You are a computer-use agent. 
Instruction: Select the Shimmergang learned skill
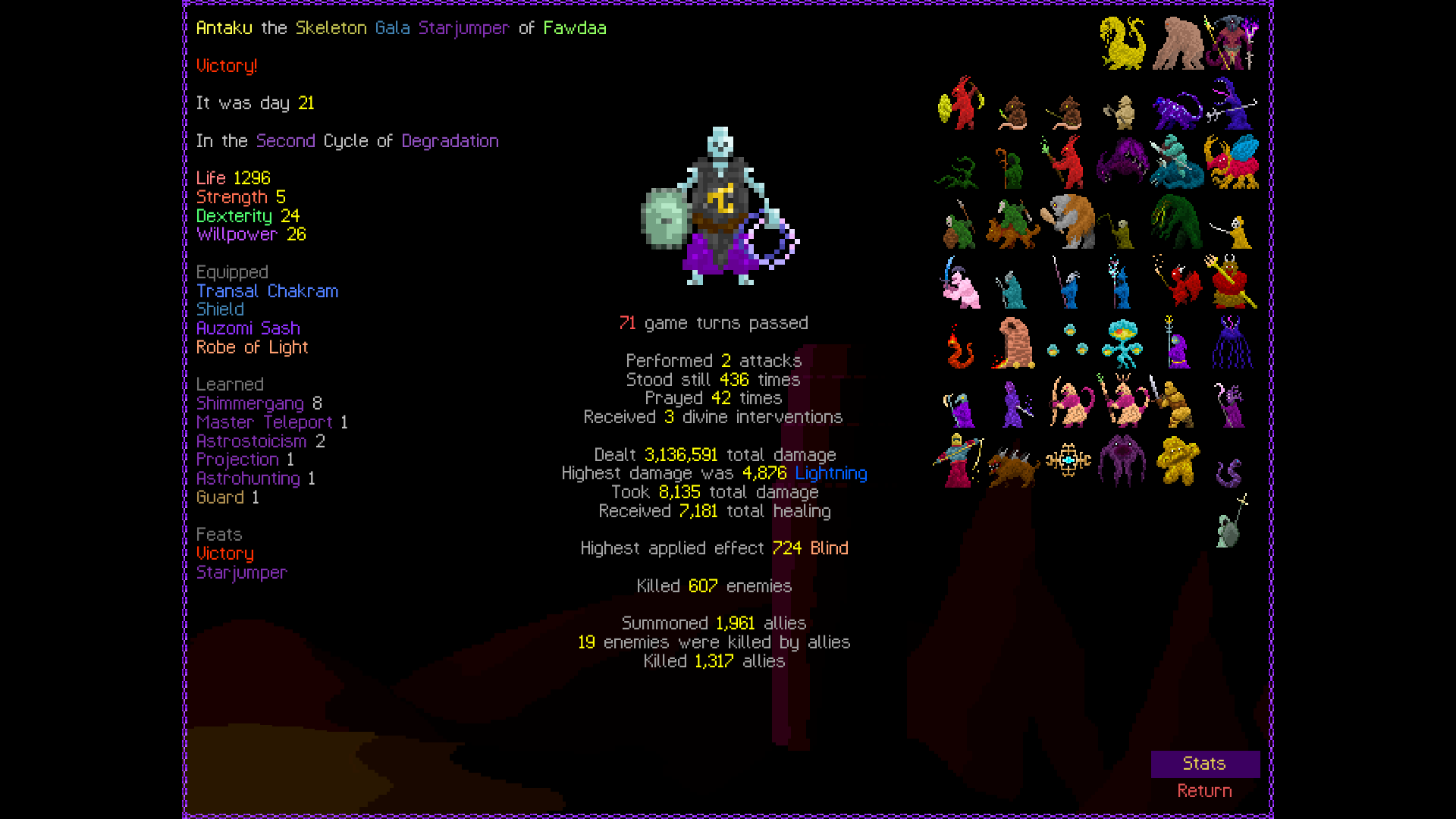[x=250, y=403]
